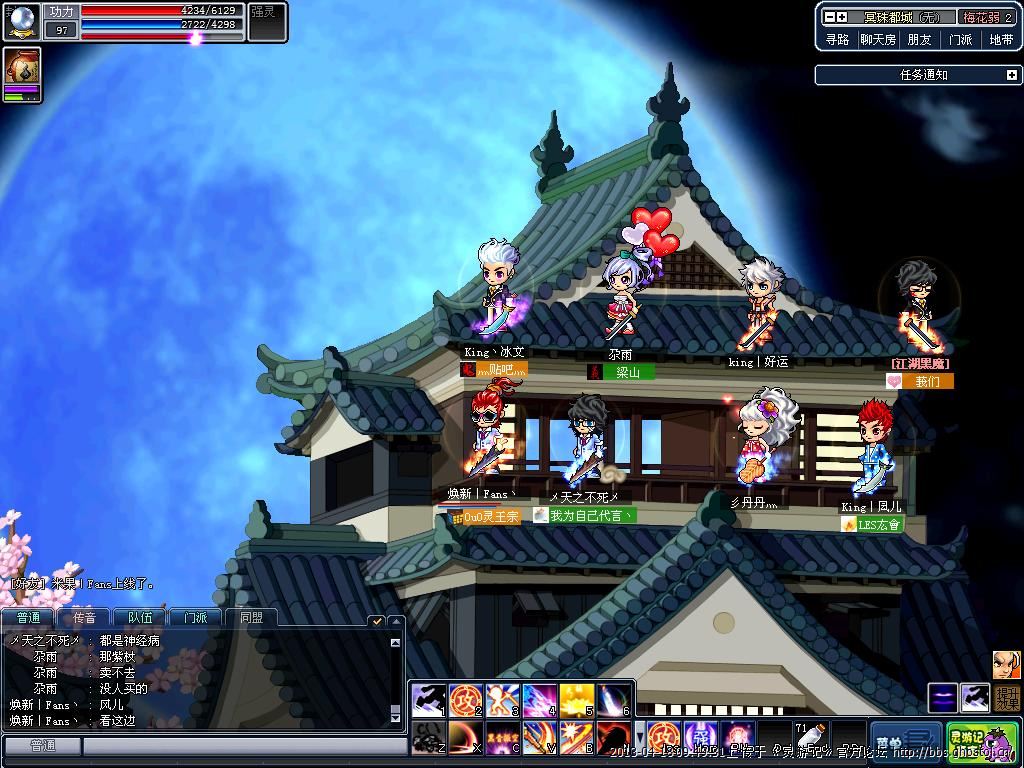Image resolution: width=1024 pixels, height=768 pixels.
Task: Expand the 任务通知 quest notification panel
Action: pyautogui.click(x=1011, y=75)
